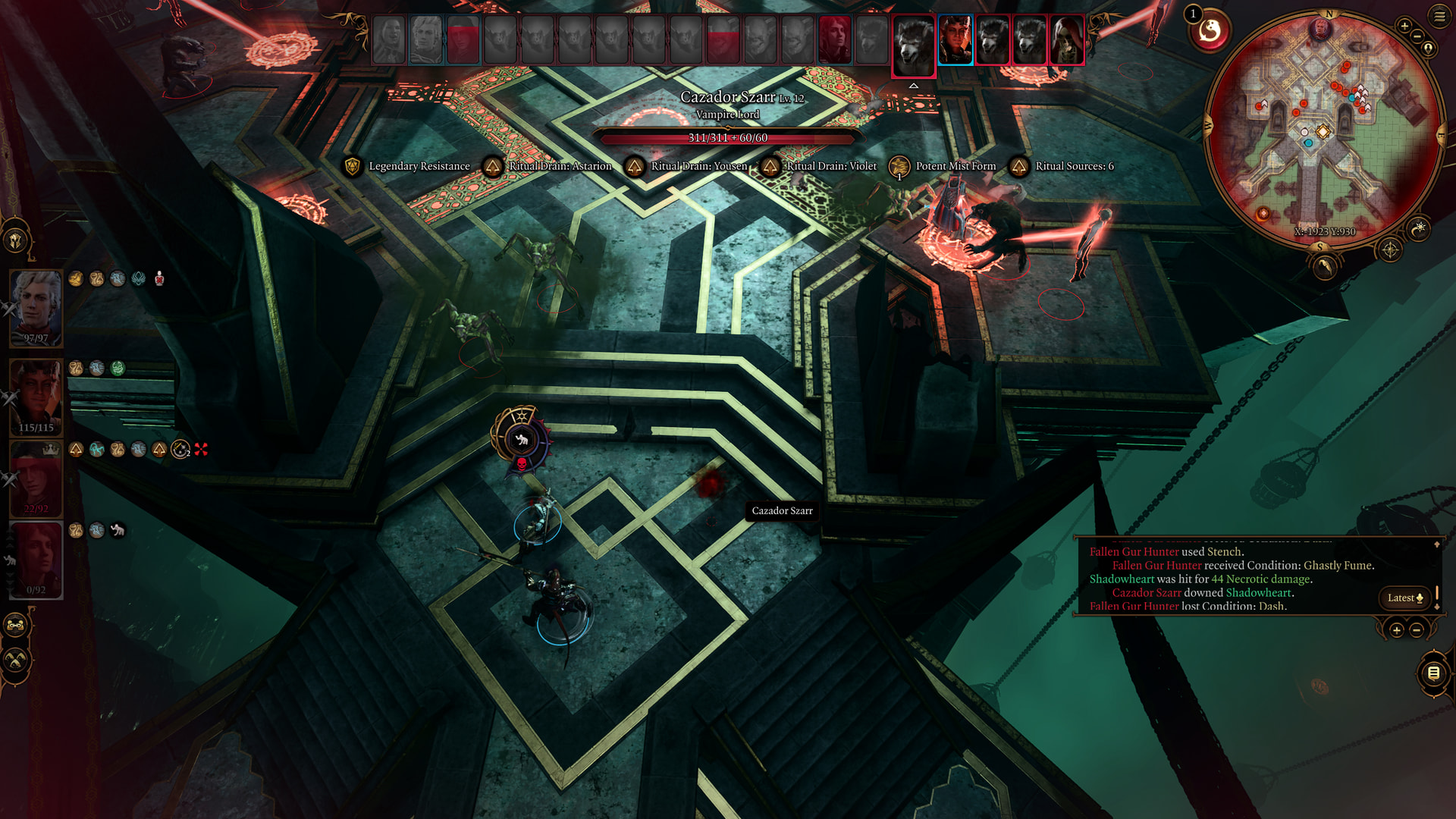Screen dimensions: 1456x819
Task: Zoom out the minimap with minus button
Action: click(1417, 36)
